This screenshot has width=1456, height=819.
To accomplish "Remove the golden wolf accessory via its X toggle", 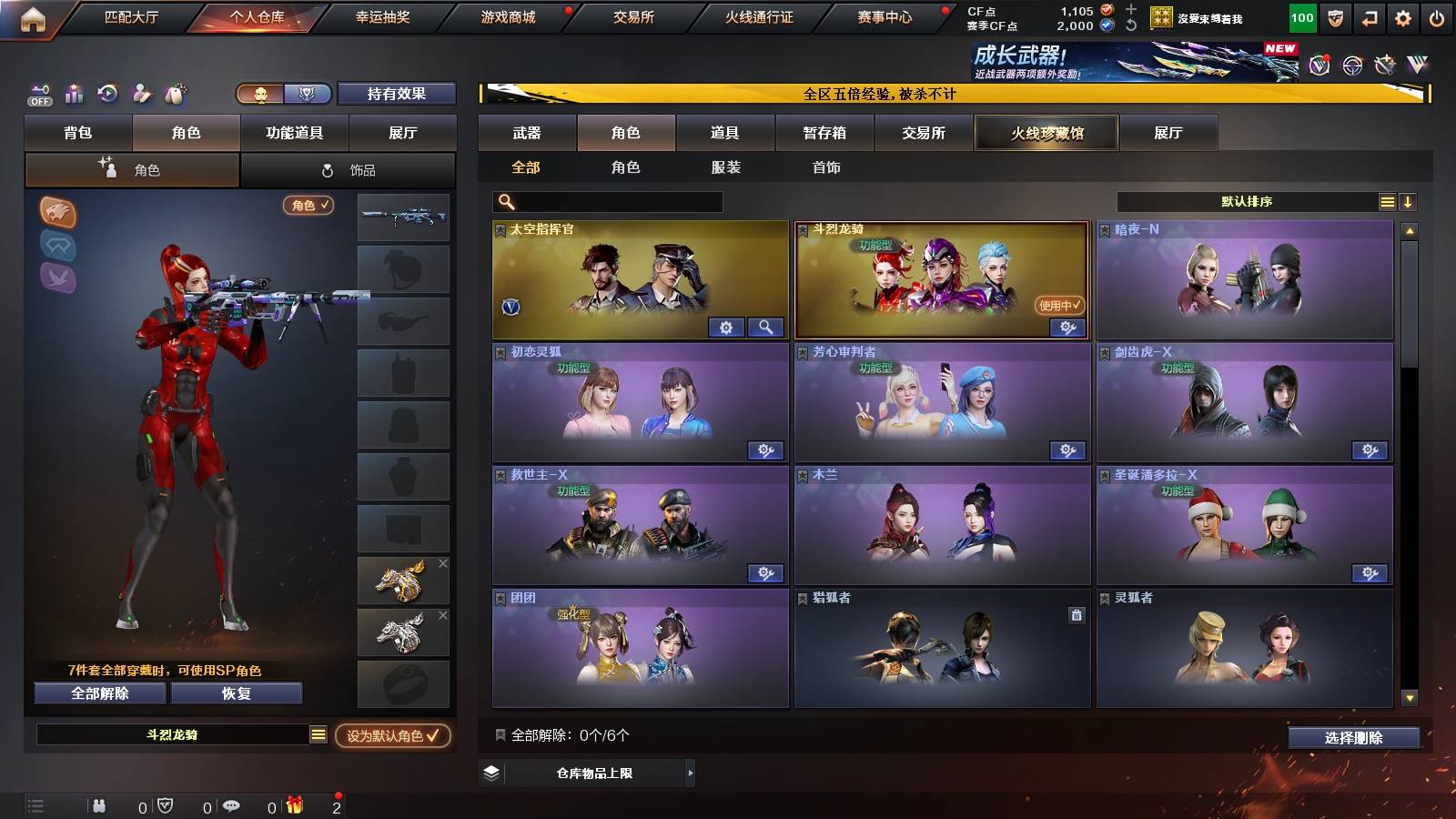I will (x=443, y=563).
